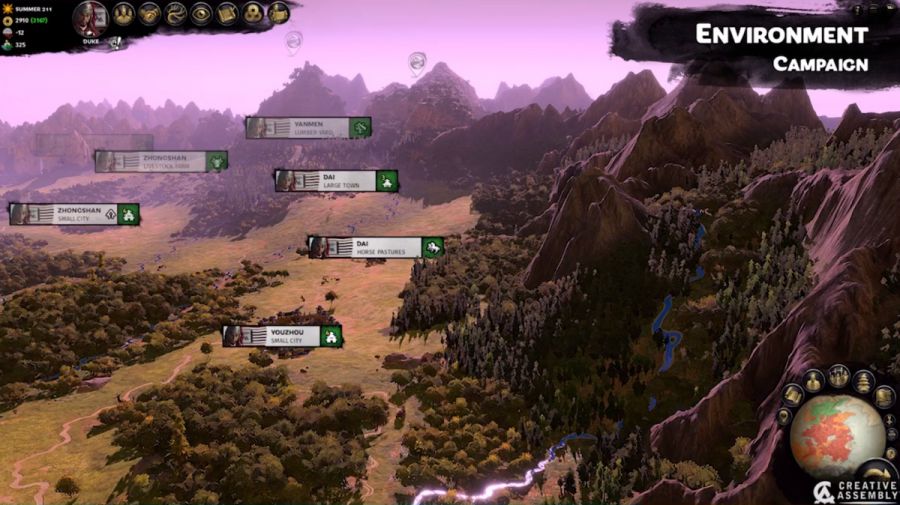Viewport: 900px width, 505px height.
Task: Open the court panel with figures icon
Action: [x=124, y=13]
